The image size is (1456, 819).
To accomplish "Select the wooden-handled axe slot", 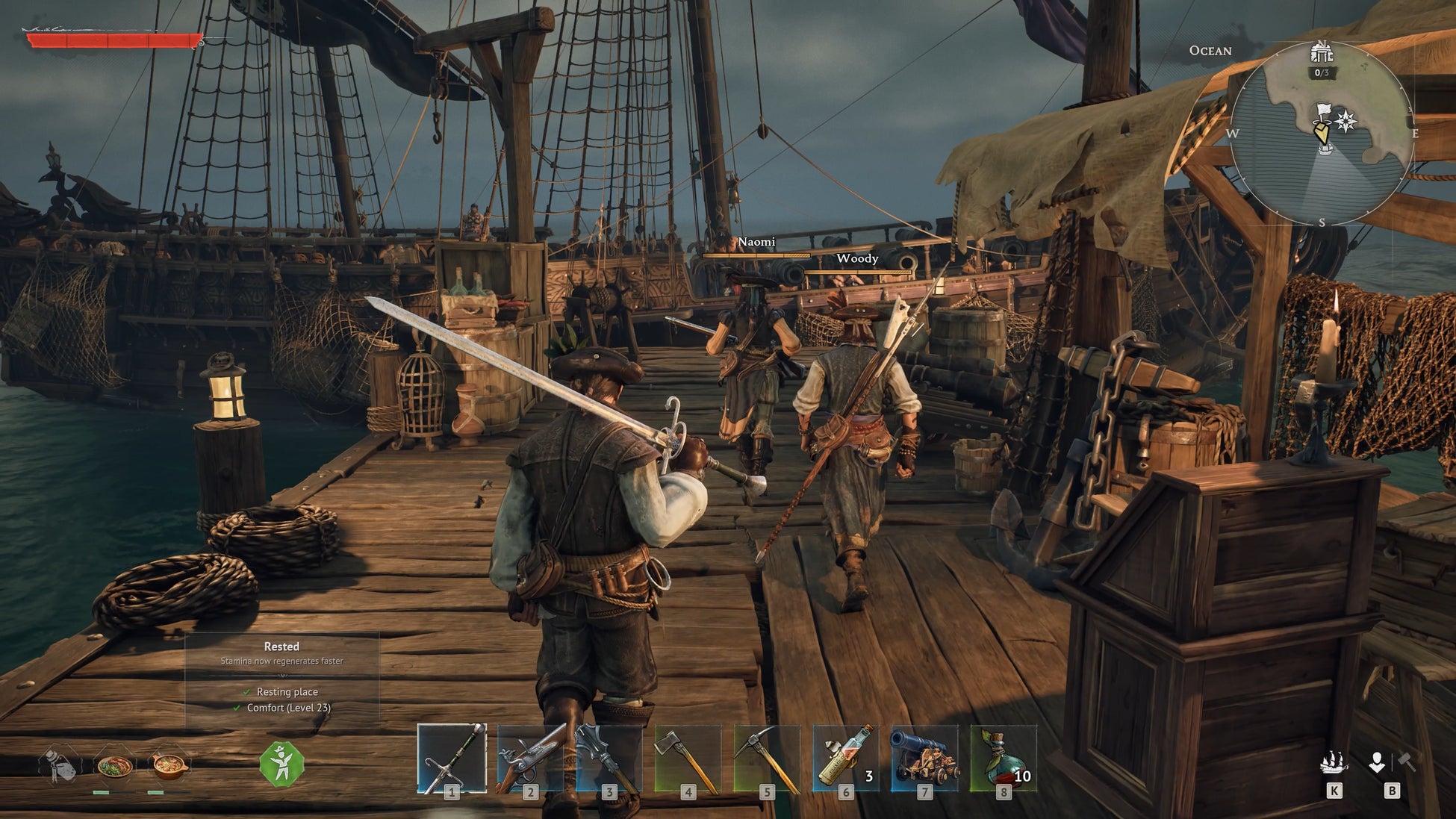I will coord(688,759).
